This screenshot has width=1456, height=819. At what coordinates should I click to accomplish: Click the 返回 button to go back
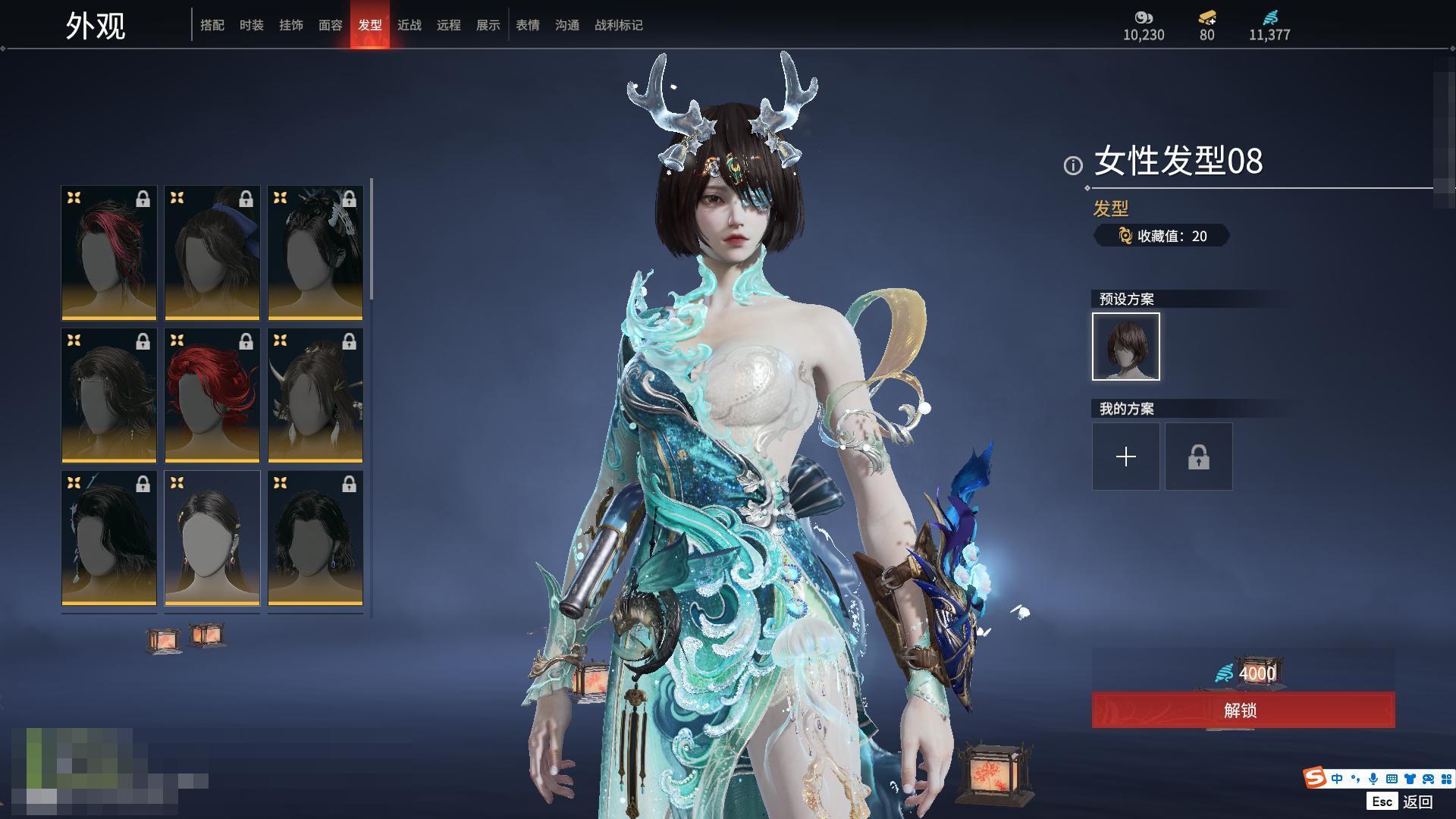pyautogui.click(x=1417, y=802)
